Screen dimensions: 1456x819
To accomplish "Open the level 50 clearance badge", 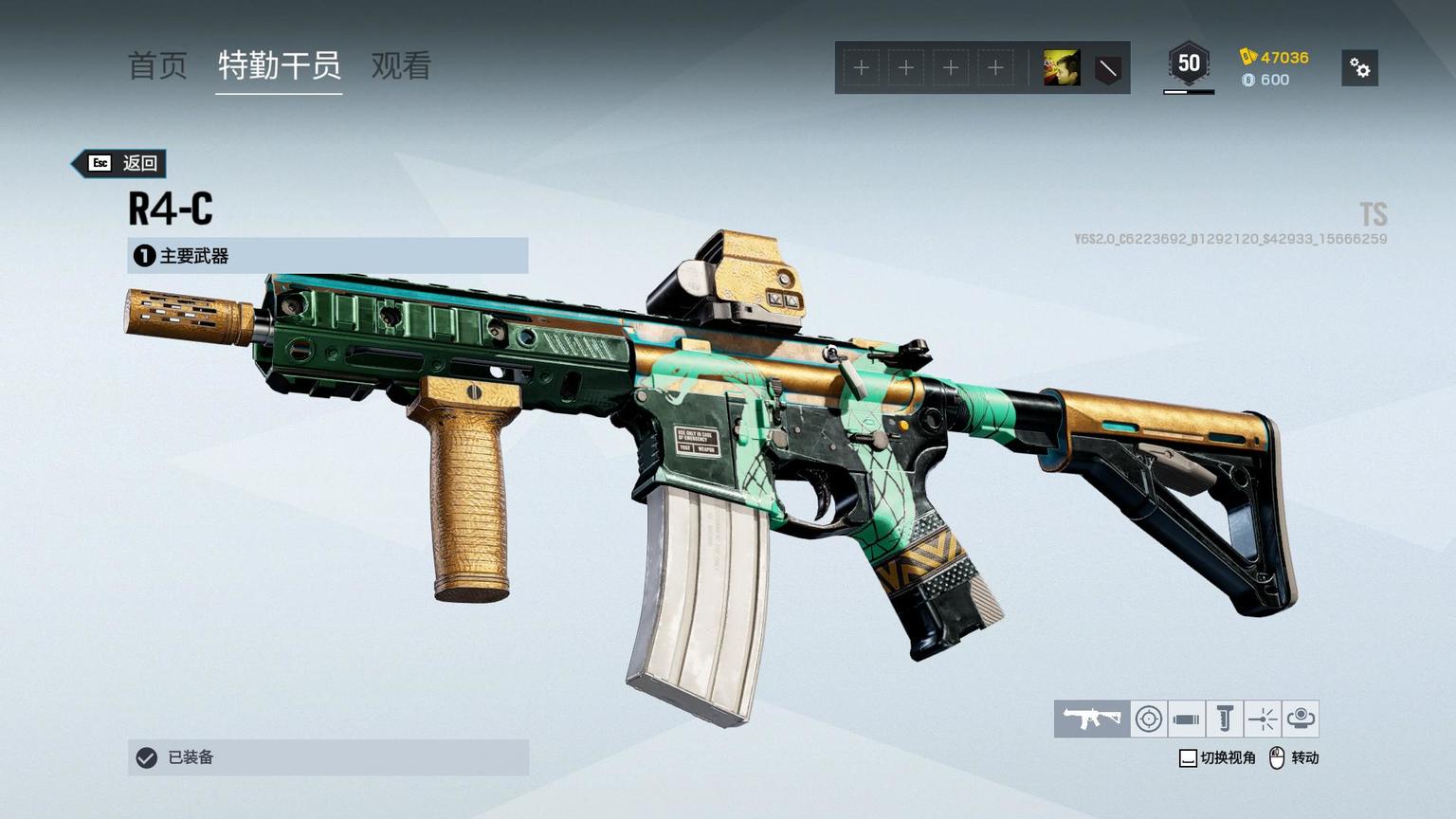I will coord(1189,64).
